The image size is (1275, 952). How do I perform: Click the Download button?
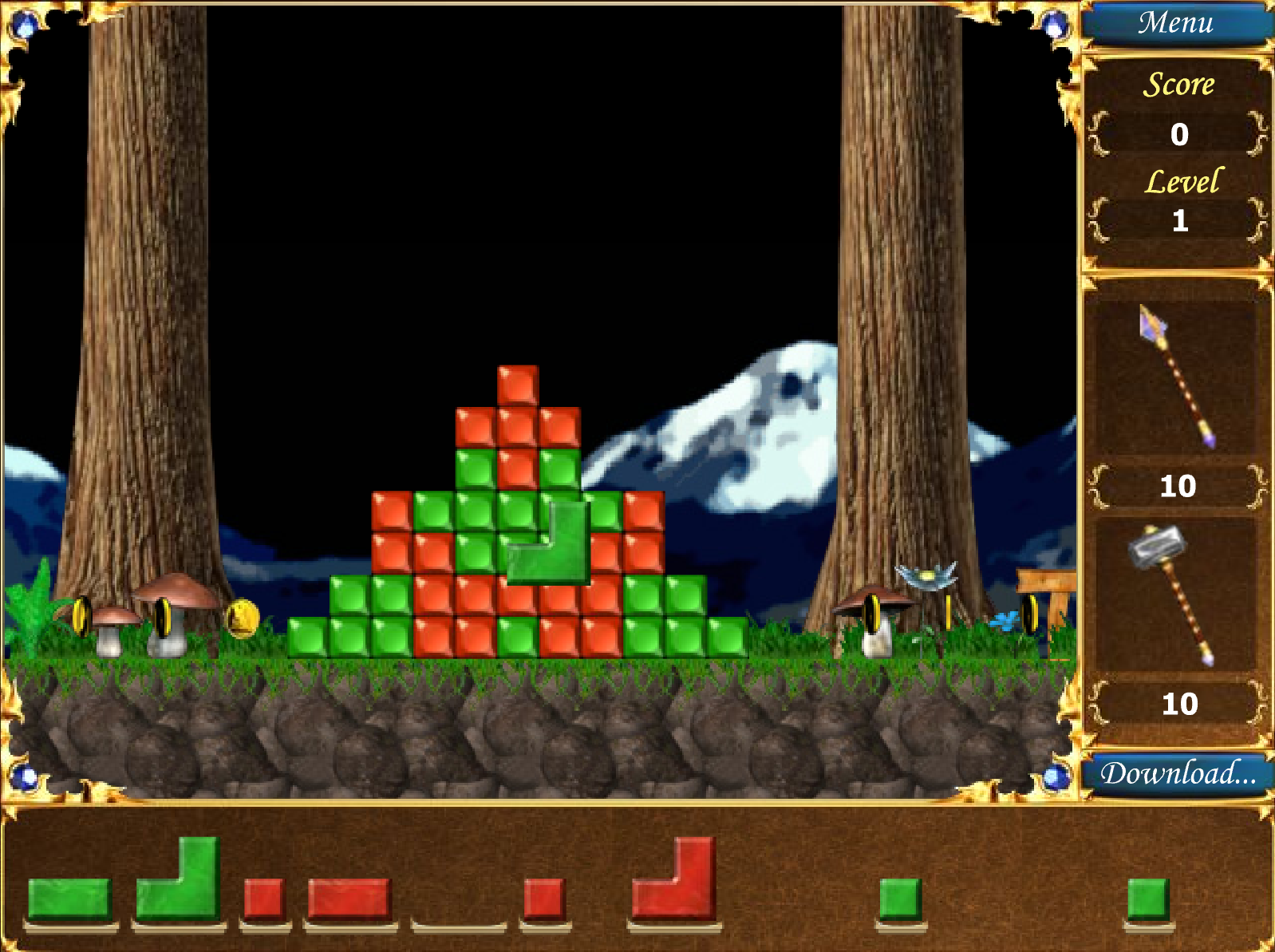pos(1177,773)
